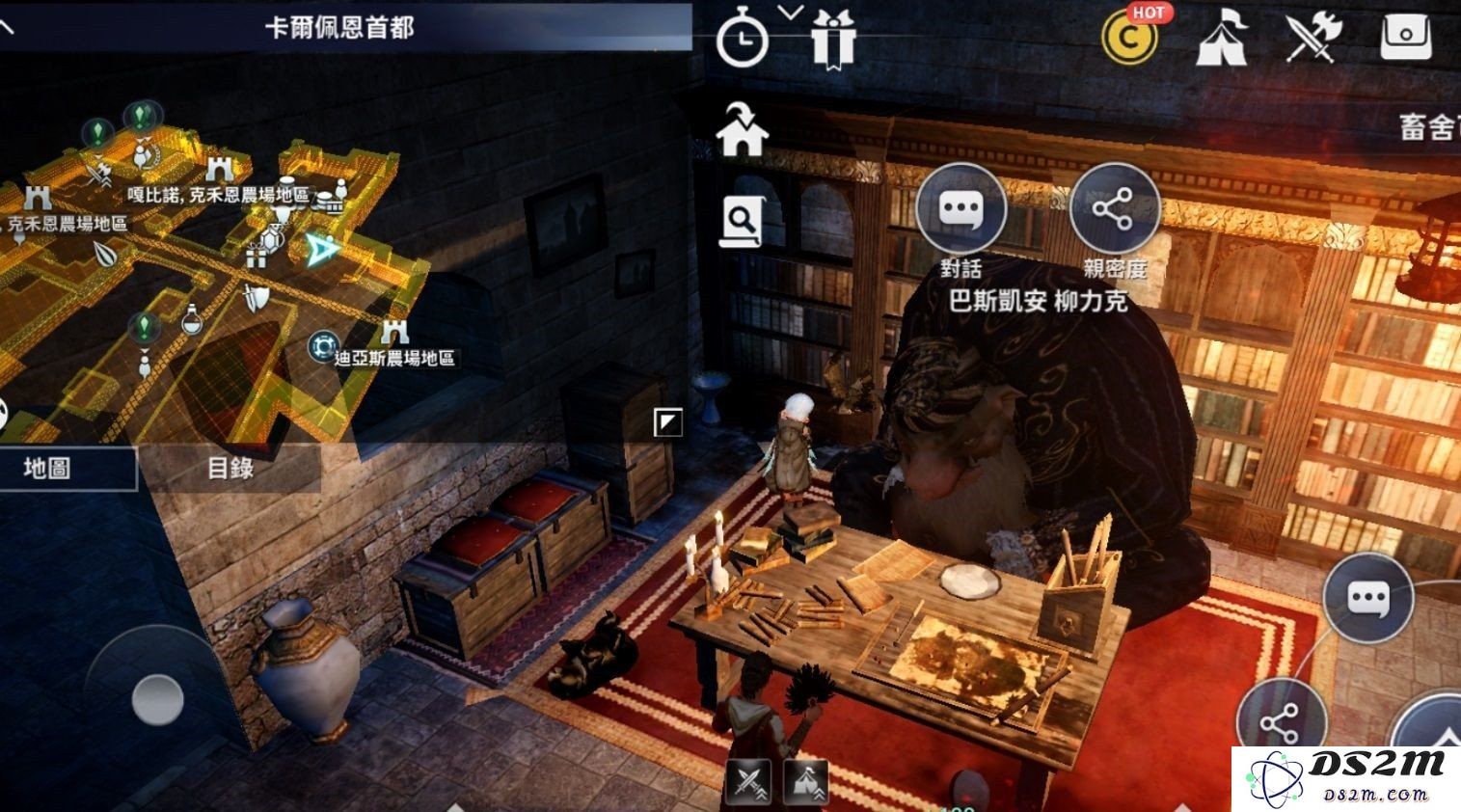Collapse the minimap with corner arrow button
This screenshot has height=812, width=1461.
click(667, 421)
